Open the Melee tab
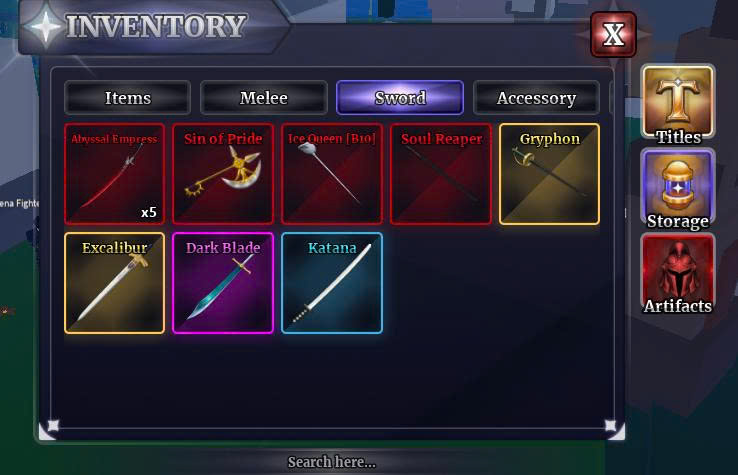The width and height of the screenshot is (738, 475). tap(264, 98)
